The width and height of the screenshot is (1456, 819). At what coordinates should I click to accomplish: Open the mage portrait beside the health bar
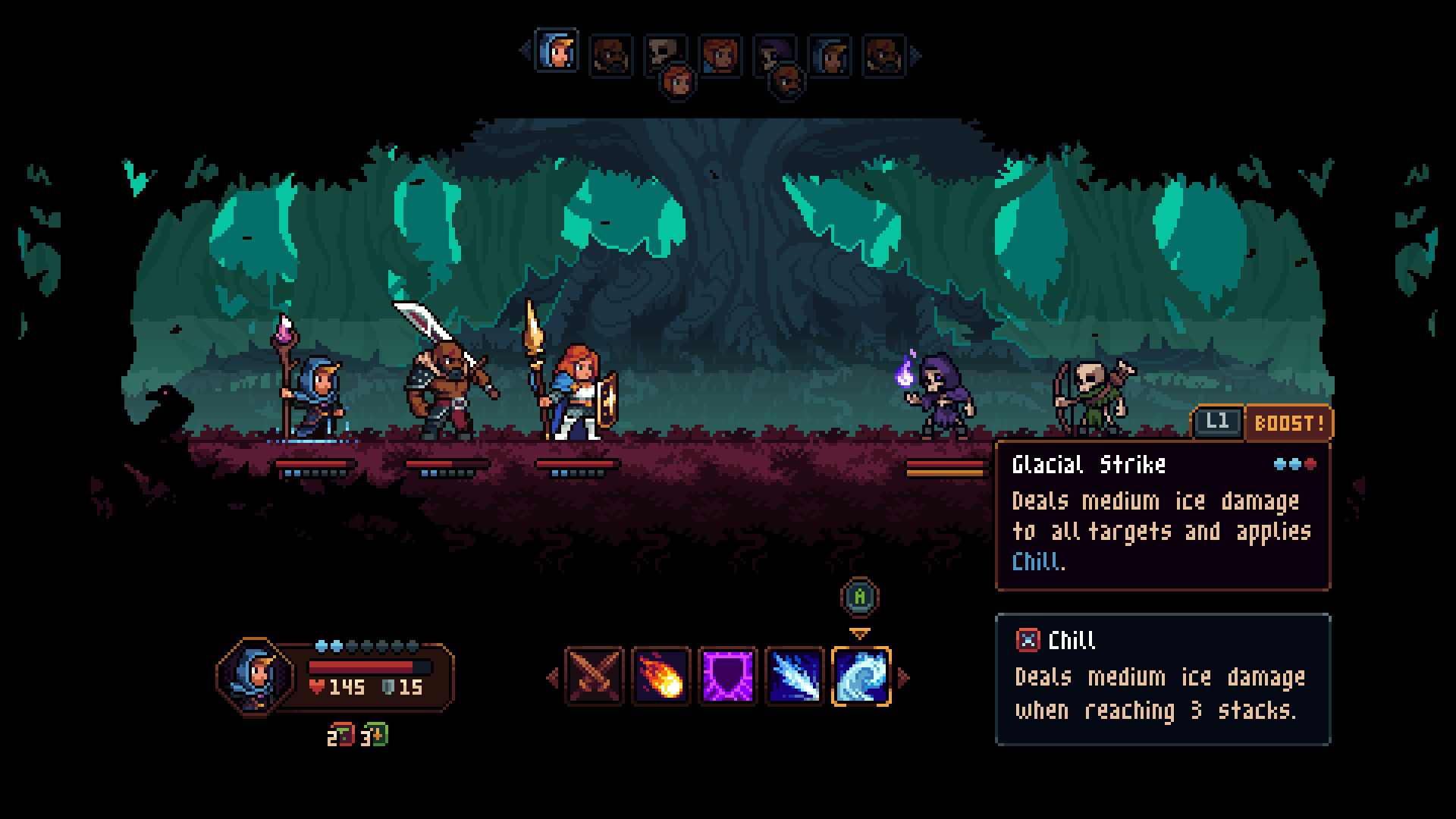(256, 676)
